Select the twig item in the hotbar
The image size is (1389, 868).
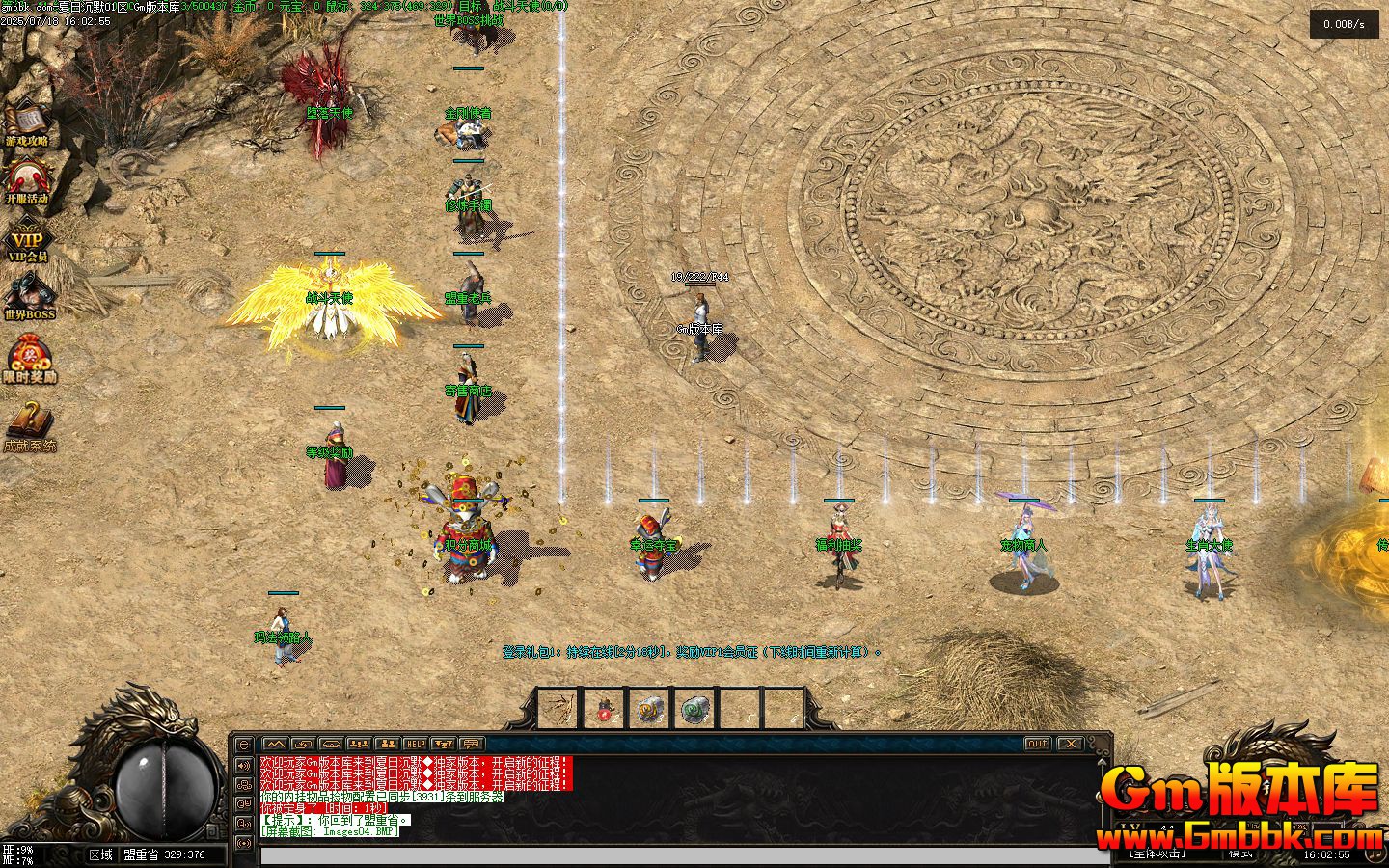tap(557, 709)
